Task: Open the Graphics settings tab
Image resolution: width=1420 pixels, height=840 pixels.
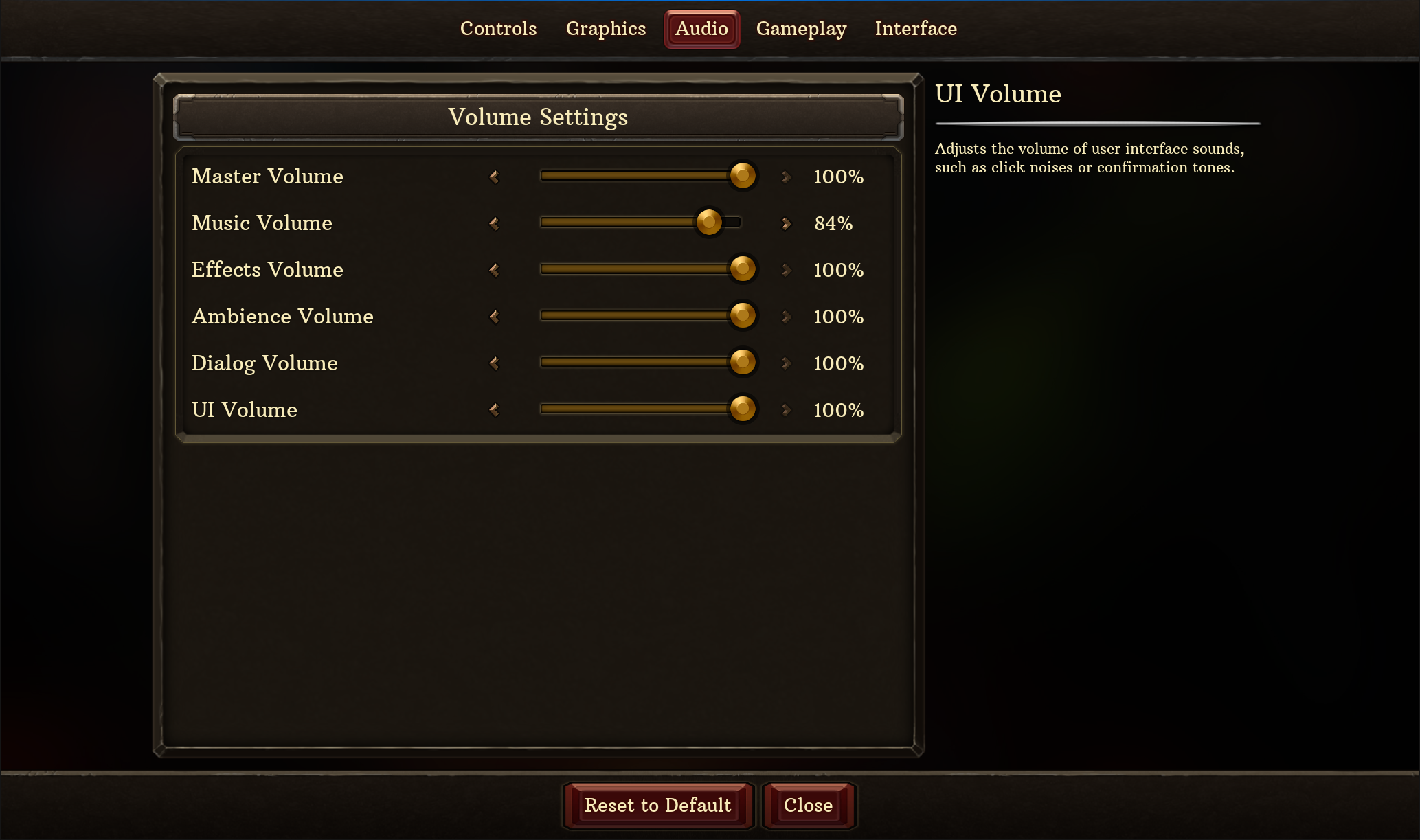Action: (x=605, y=29)
